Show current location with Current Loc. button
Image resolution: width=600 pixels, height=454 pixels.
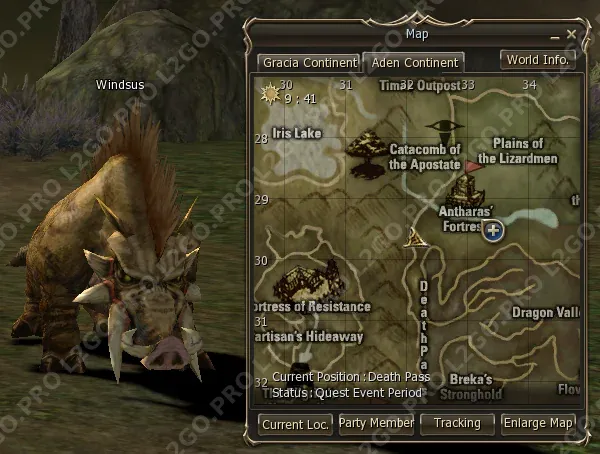tap(296, 423)
